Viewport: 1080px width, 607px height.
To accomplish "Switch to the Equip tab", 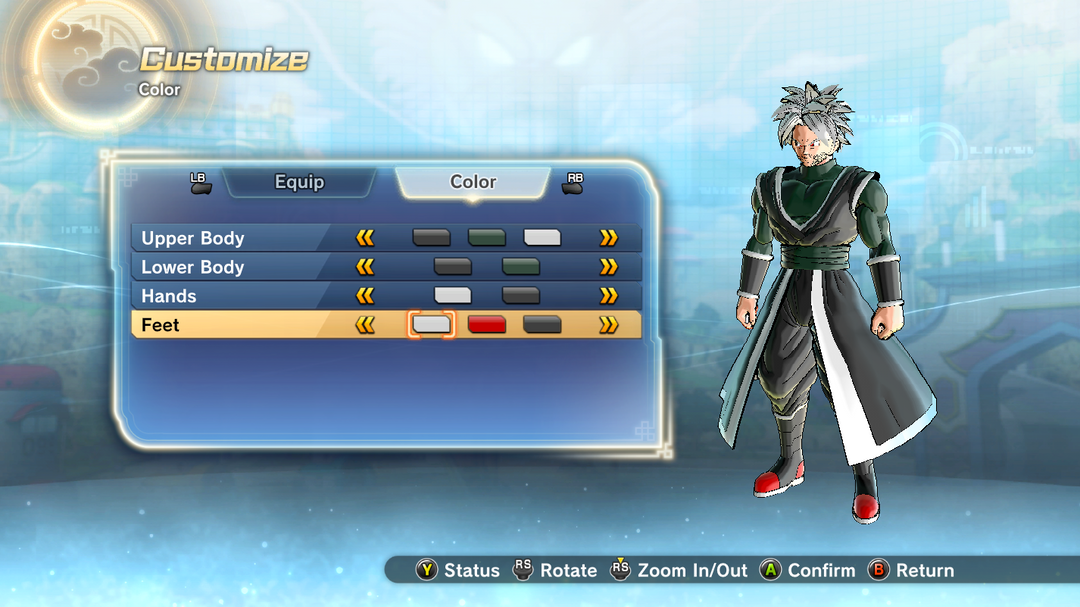I will tap(299, 182).
